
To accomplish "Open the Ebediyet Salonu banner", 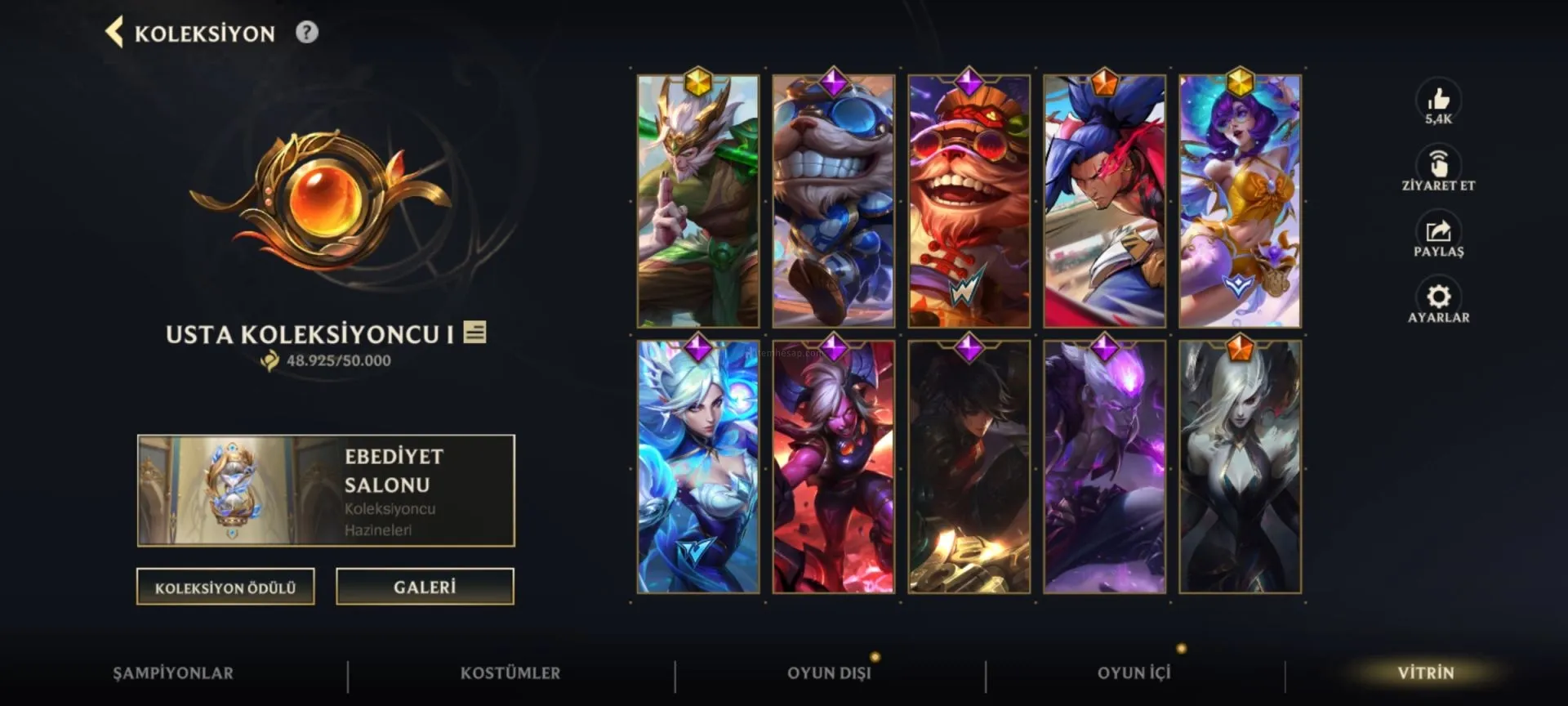I will (326, 490).
